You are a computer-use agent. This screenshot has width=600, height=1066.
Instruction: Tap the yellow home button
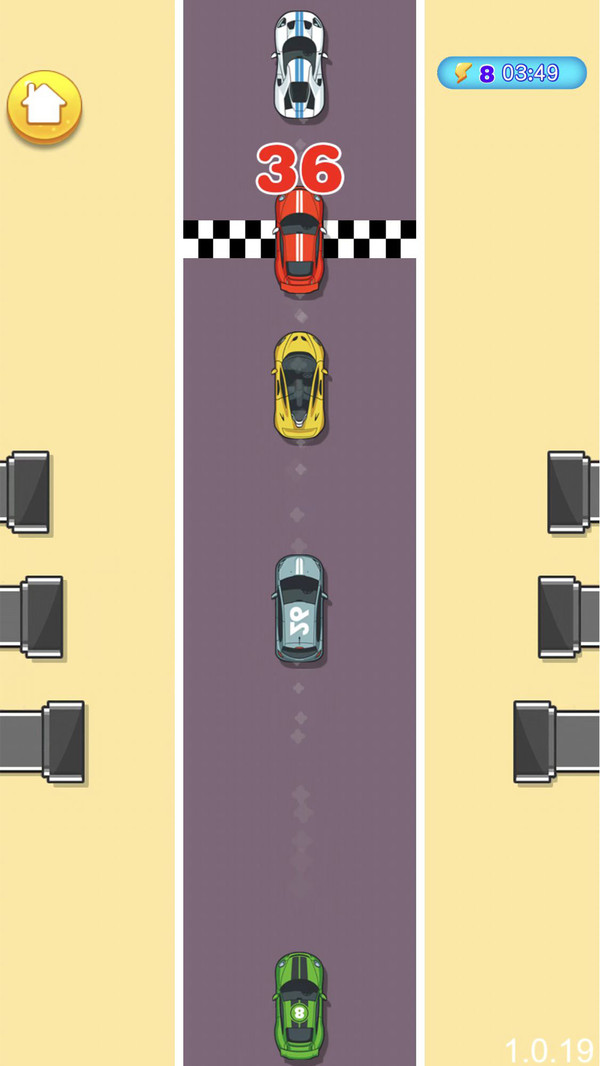44,106
